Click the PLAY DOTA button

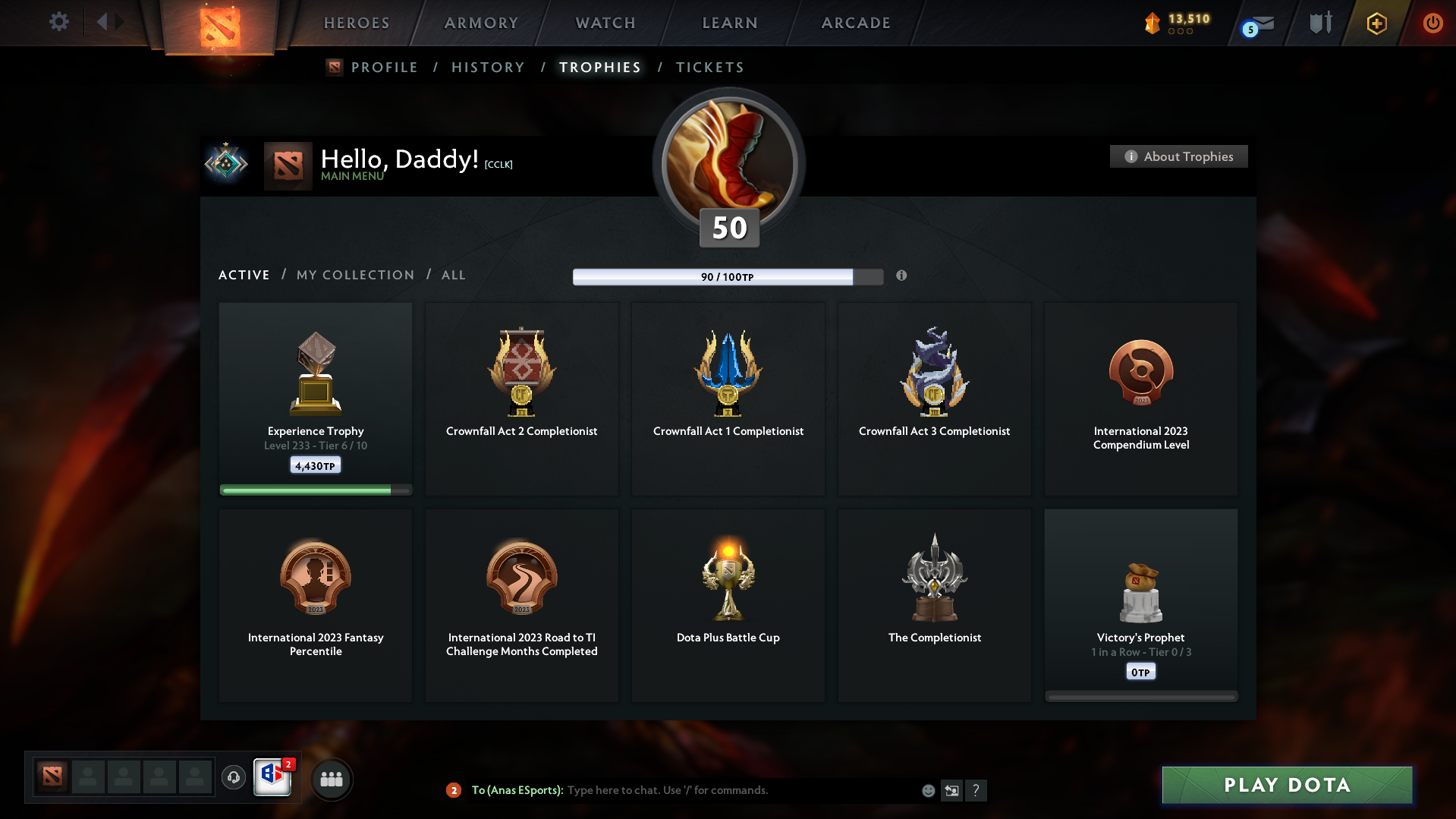(1286, 785)
